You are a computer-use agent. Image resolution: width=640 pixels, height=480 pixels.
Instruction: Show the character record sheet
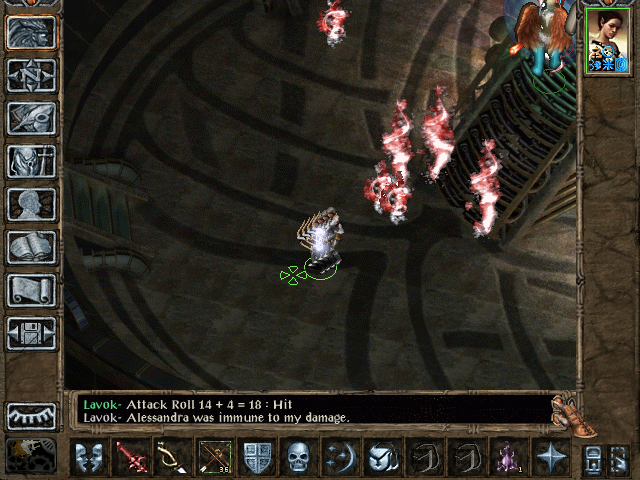click(x=32, y=204)
